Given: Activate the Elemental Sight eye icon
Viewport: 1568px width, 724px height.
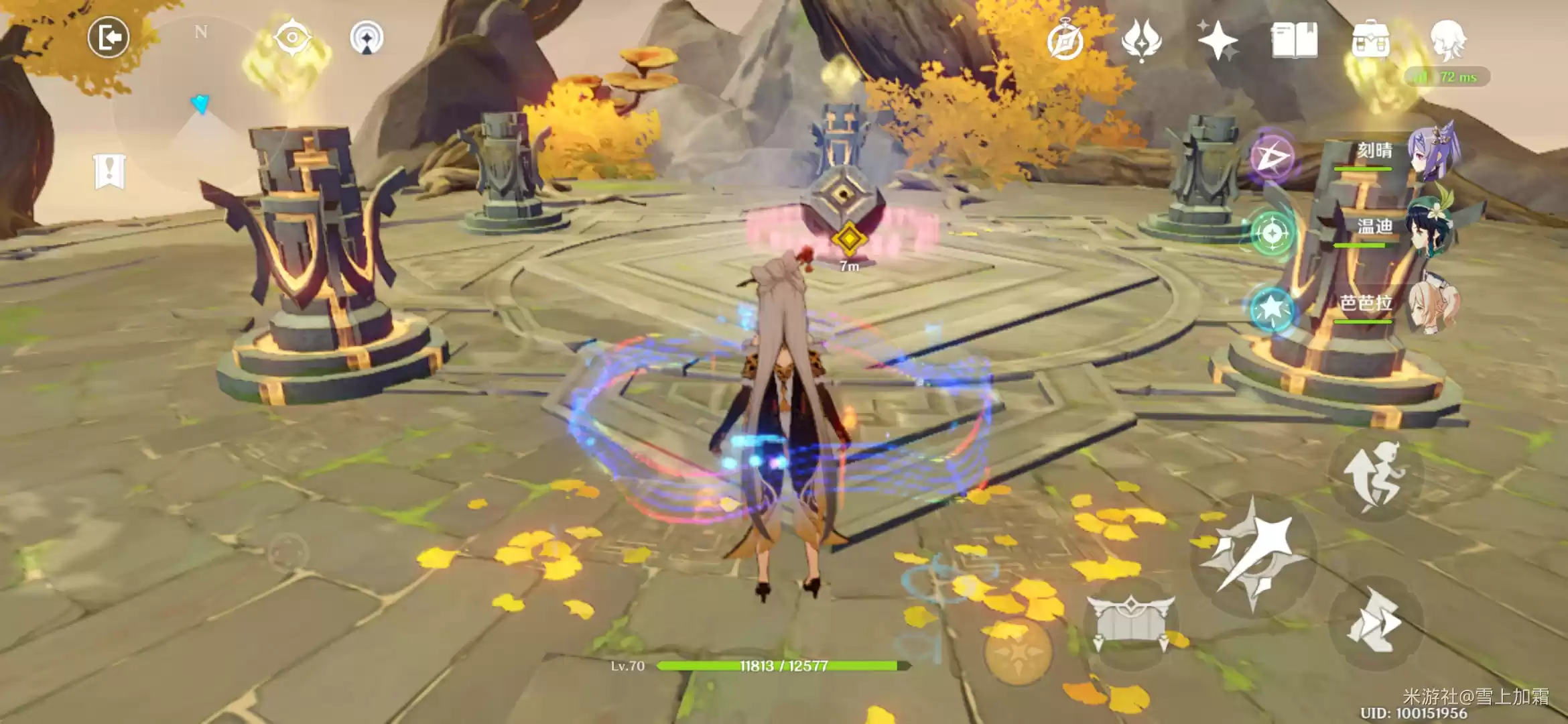Looking at the screenshot, I should [x=292, y=38].
